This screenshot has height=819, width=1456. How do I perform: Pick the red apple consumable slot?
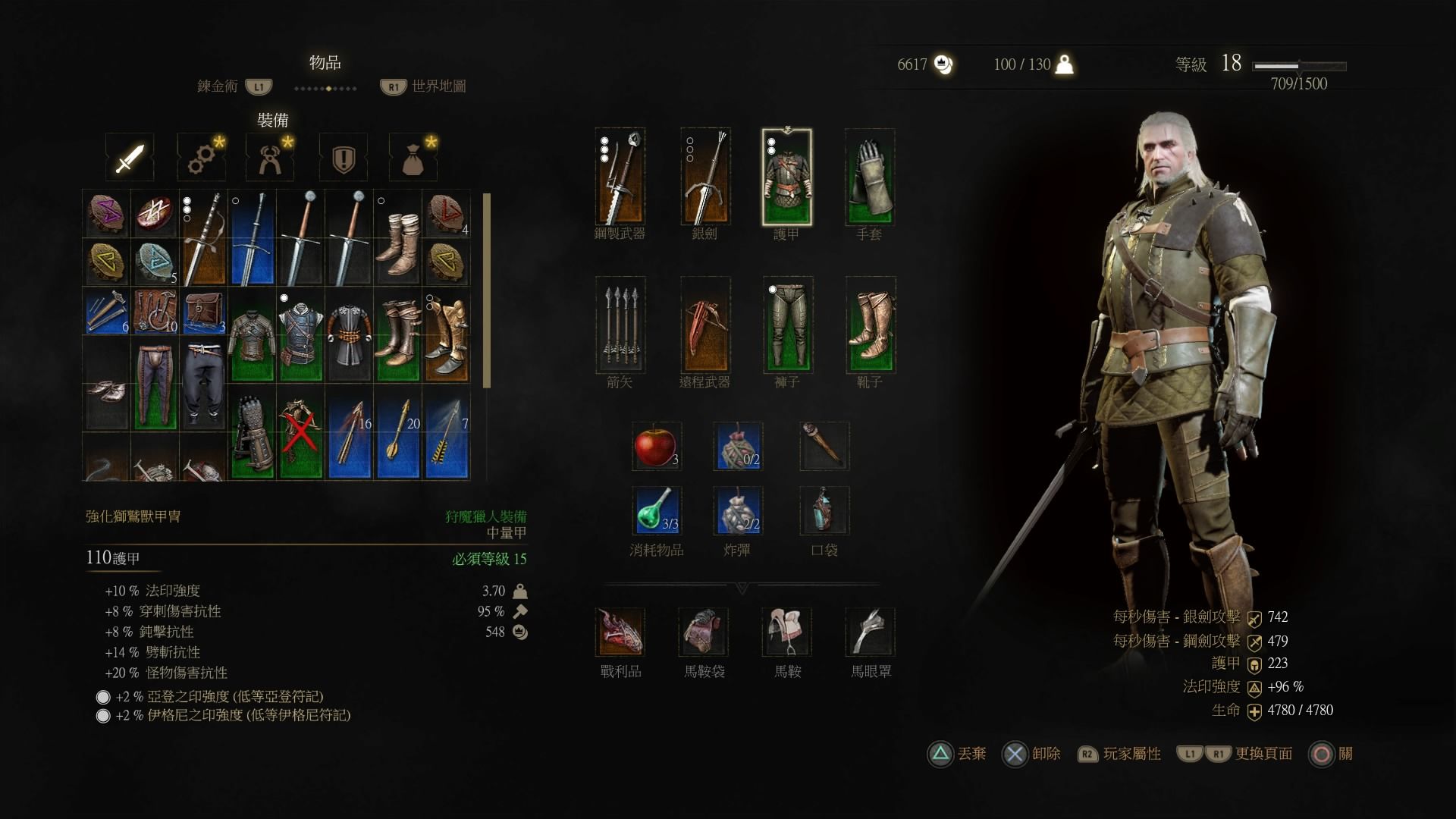pos(656,446)
